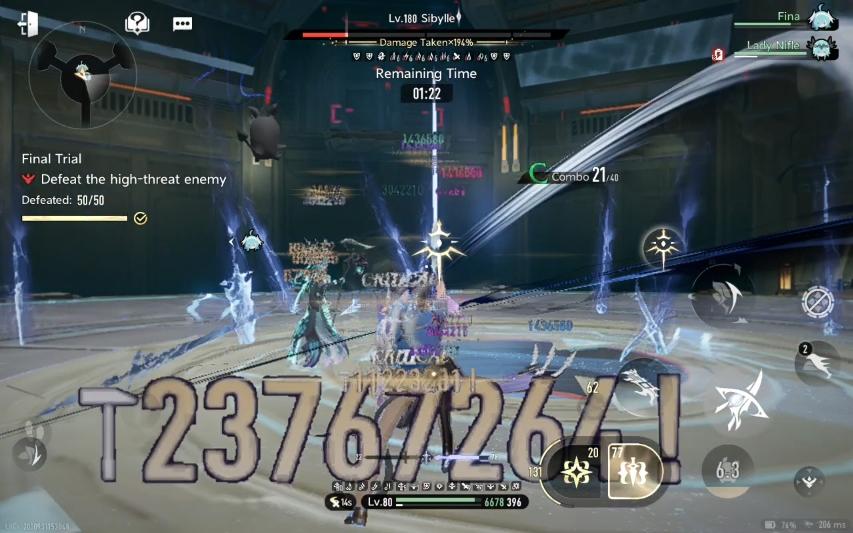This screenshot has width=853, height=533.
Task: Open the help guide with question mark
Action: 137,24
